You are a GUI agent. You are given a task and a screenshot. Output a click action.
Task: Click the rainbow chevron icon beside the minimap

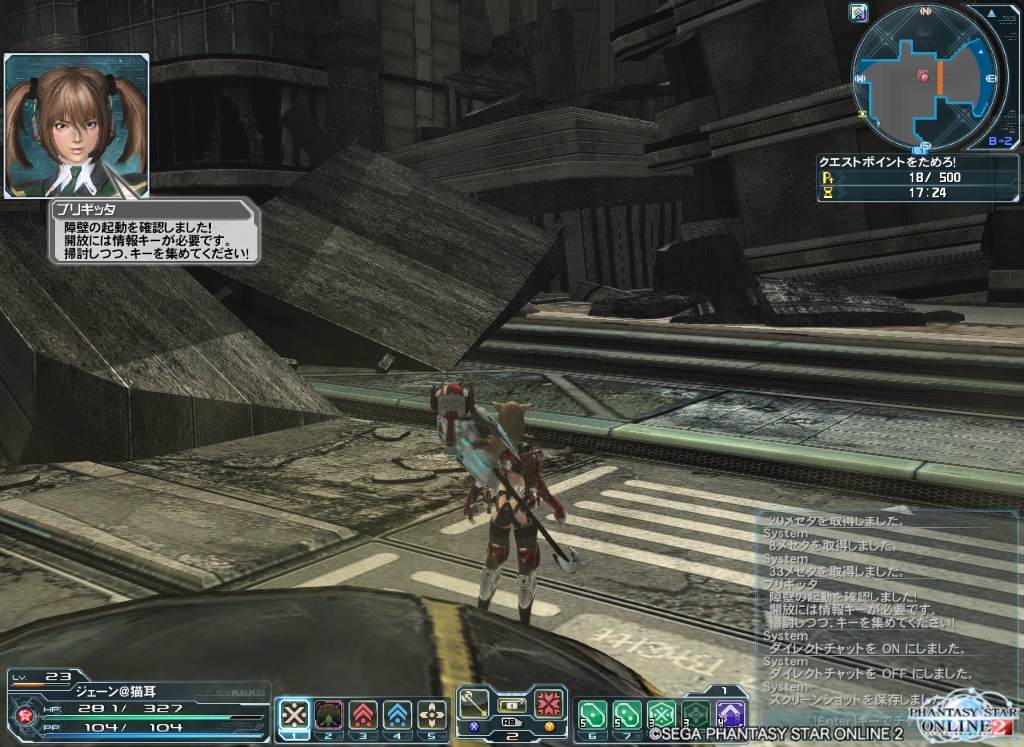[x=857, y=12]
